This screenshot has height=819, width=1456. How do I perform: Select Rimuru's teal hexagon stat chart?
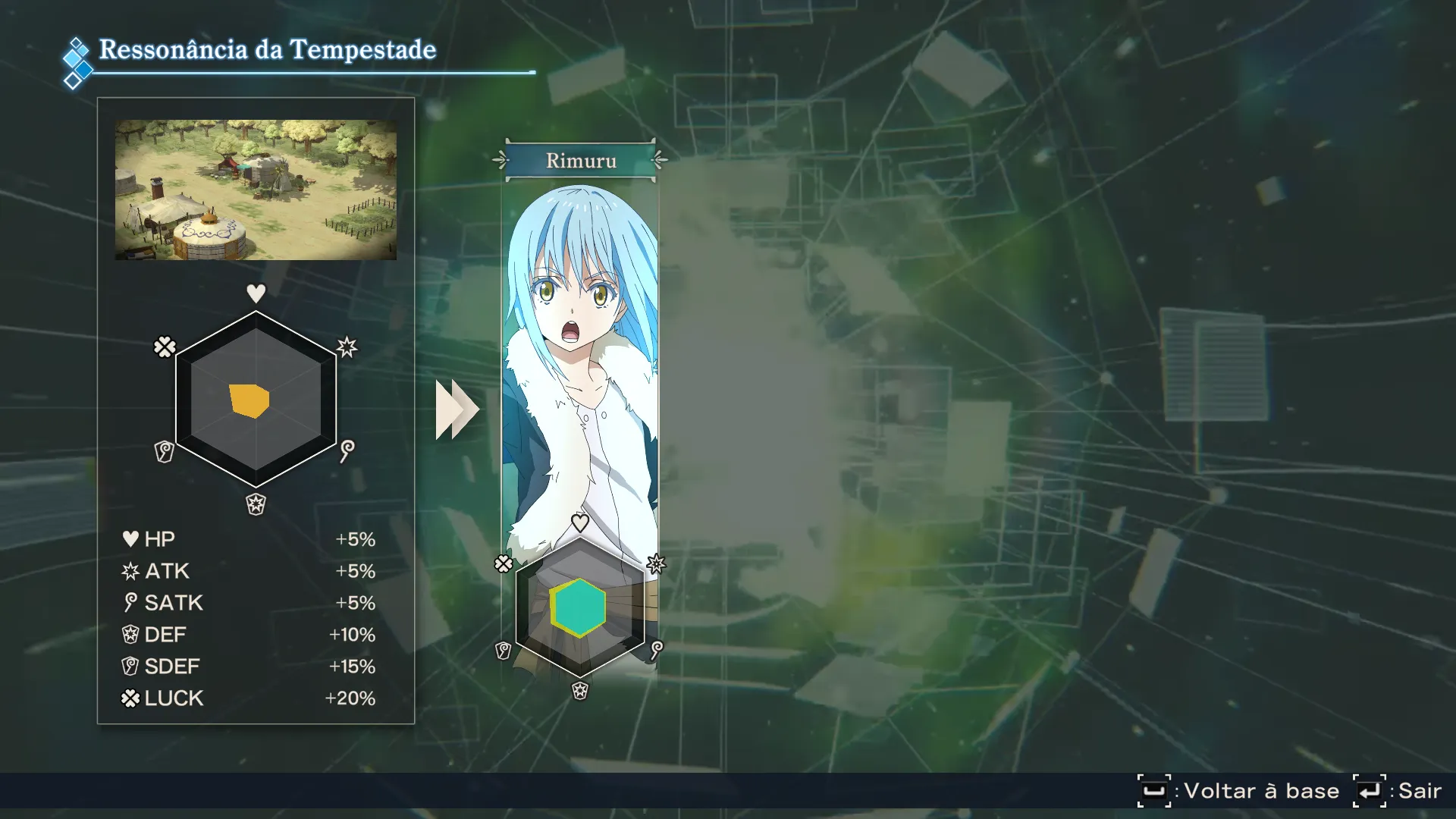point(579,607)
